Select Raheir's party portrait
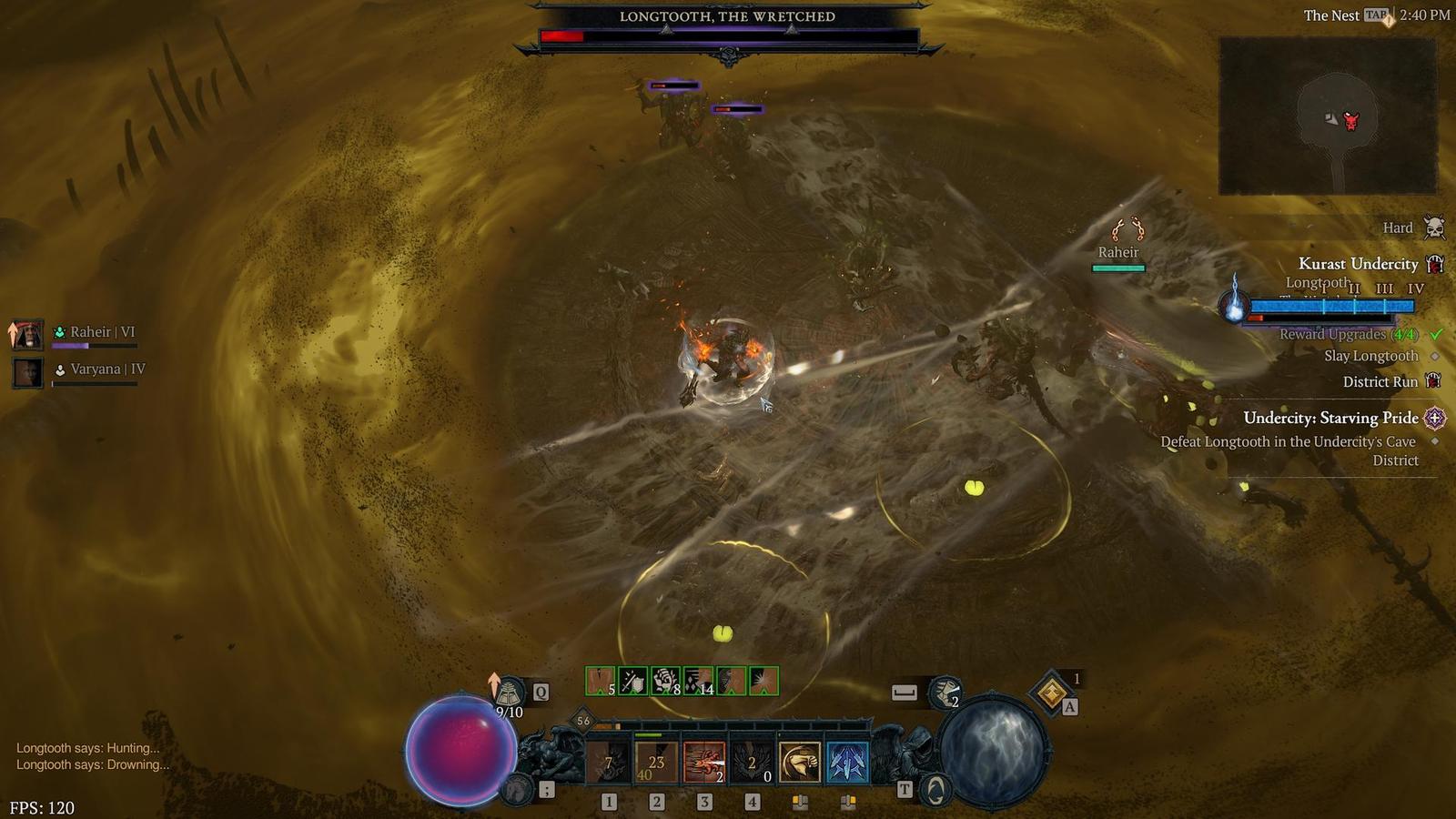 [x=27, y=335]
